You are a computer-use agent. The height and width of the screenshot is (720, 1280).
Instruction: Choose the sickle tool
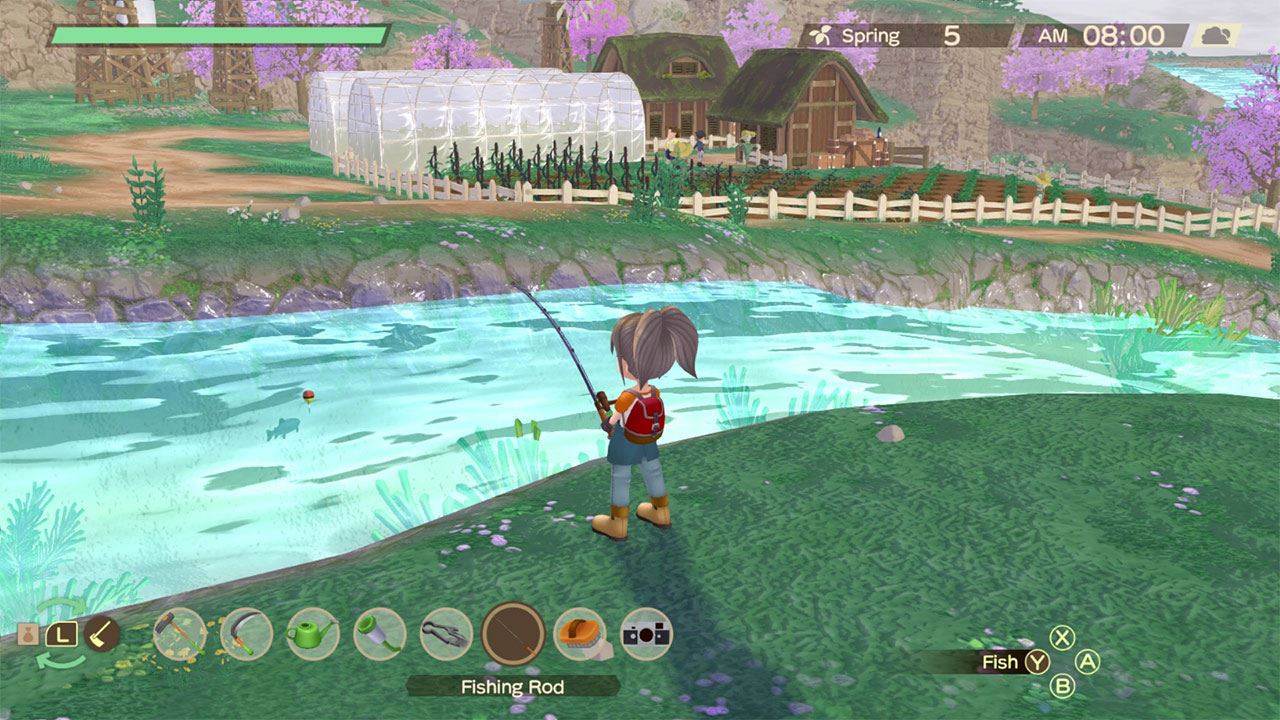(246, 633)
